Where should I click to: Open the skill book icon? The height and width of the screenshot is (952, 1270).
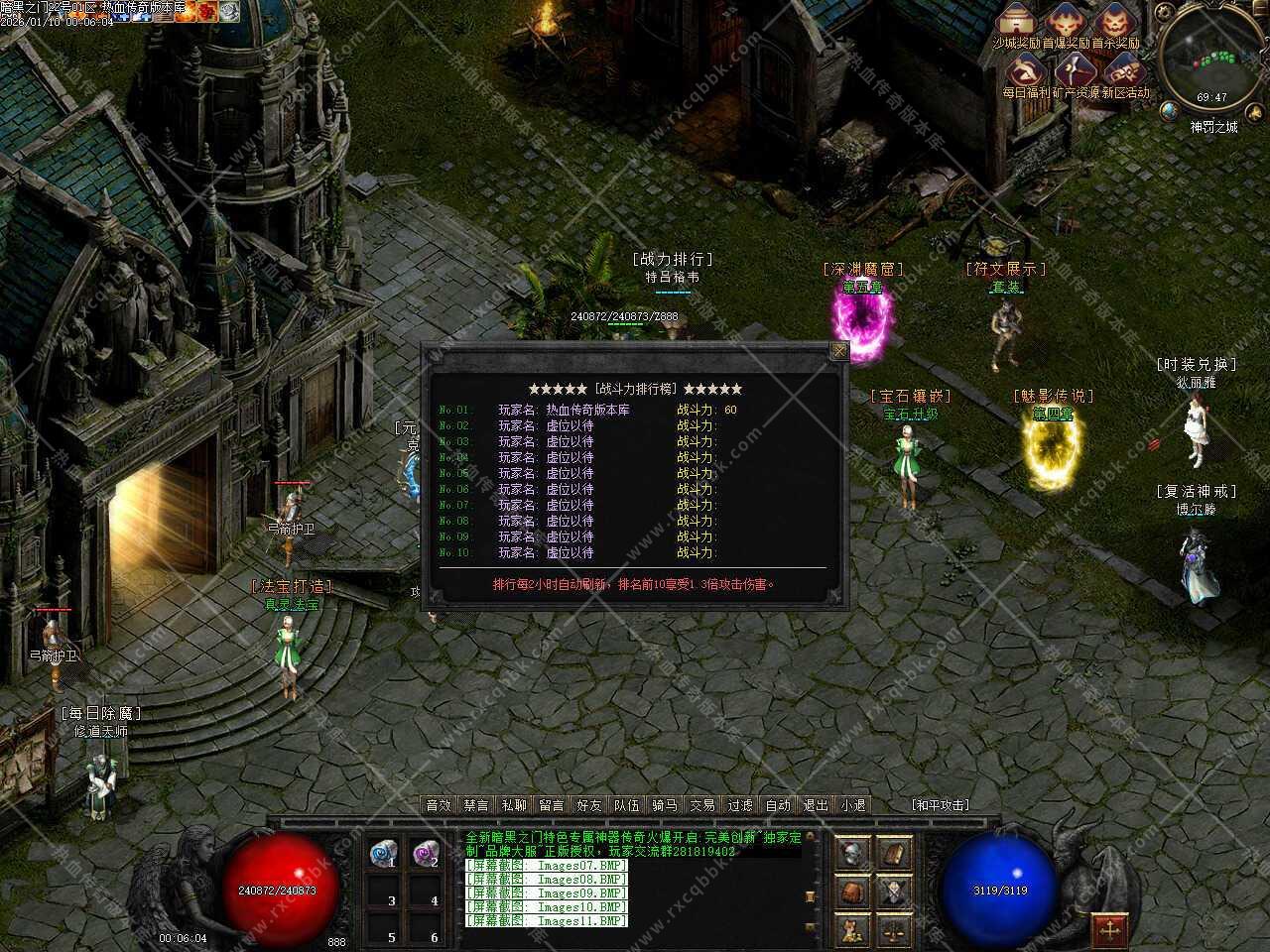894,853
